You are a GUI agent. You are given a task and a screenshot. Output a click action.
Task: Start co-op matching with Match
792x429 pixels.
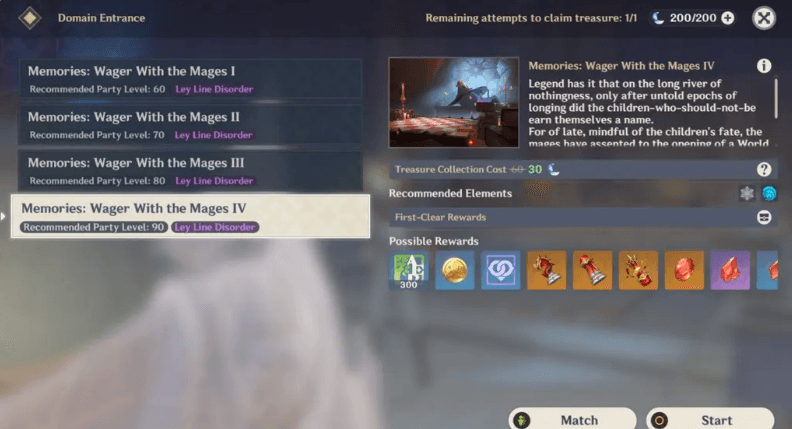[572, 419]
